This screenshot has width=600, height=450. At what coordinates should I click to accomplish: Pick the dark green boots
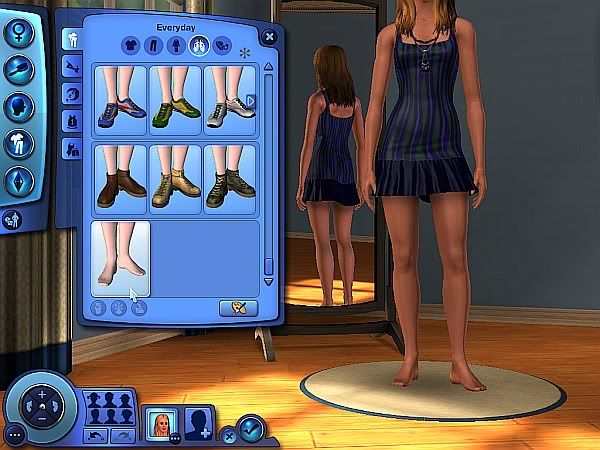(x=230, y=177)
